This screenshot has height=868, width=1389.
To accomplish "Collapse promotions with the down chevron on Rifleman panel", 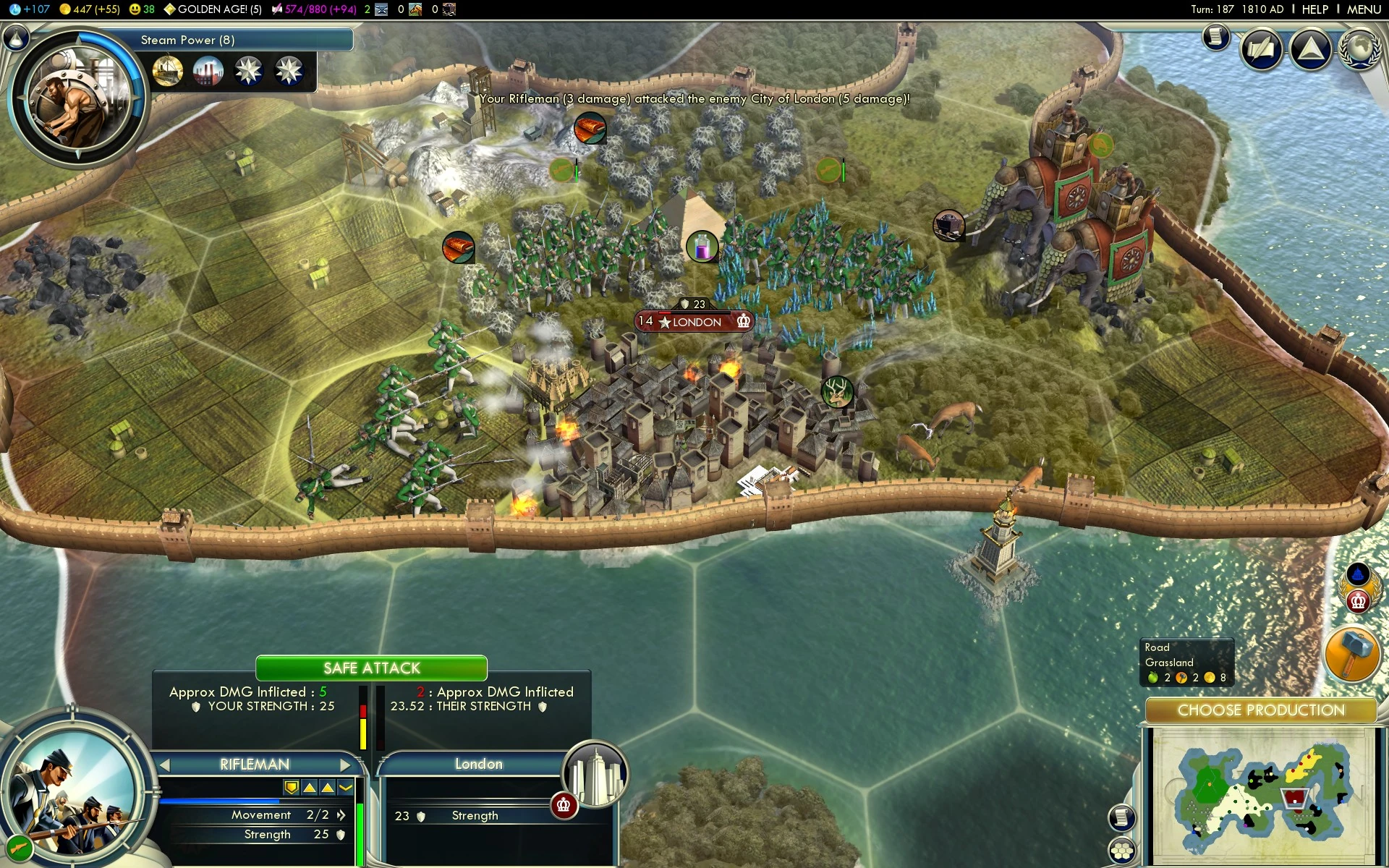I will (345, 787).
